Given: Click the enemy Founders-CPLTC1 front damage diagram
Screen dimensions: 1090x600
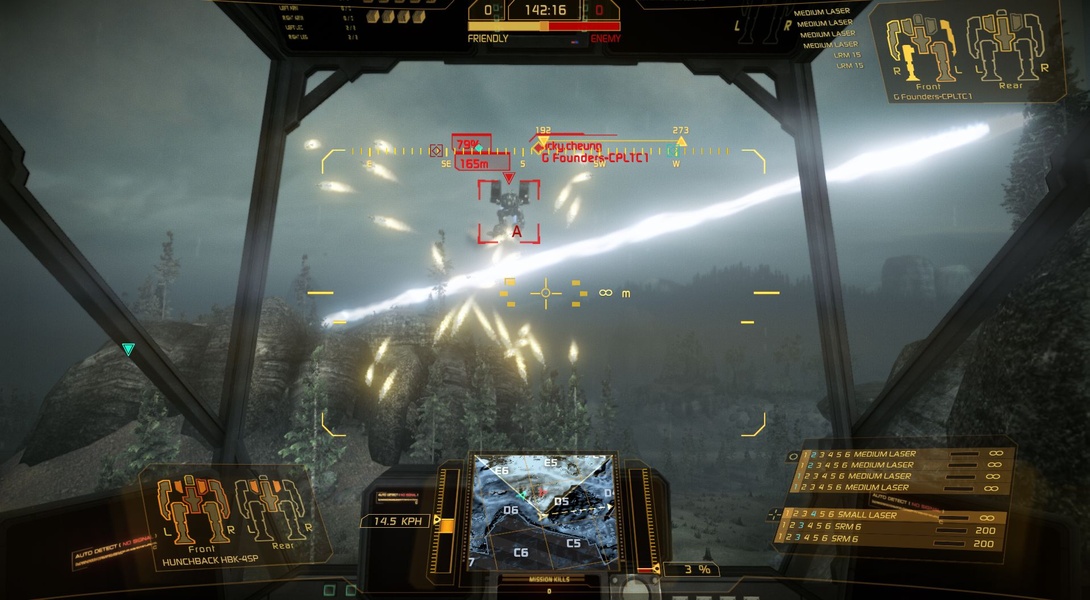Looking at the screenshot, I should click(x=927, y=47).
